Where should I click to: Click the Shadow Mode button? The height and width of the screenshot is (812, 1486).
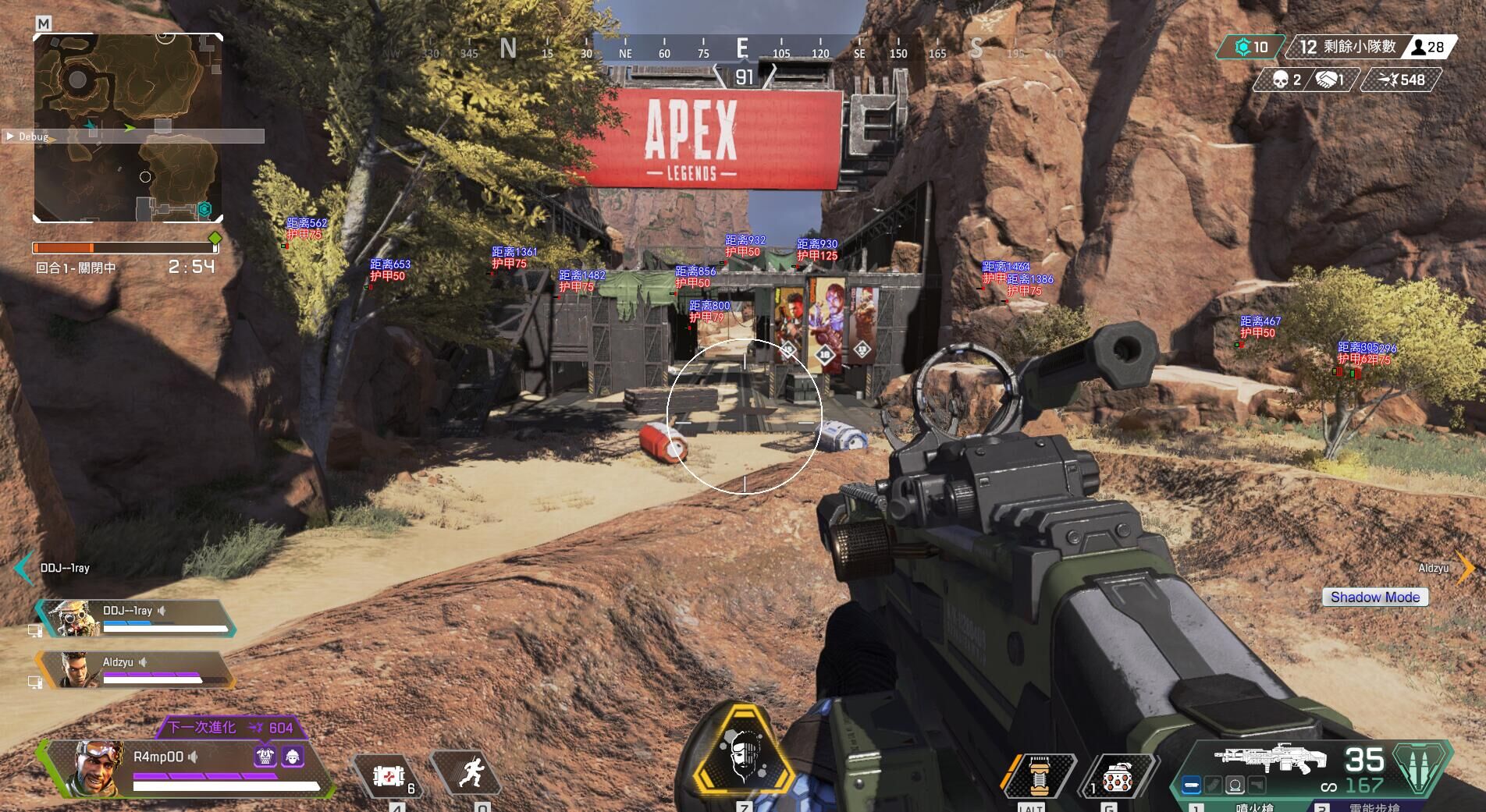pos(1375,597)
